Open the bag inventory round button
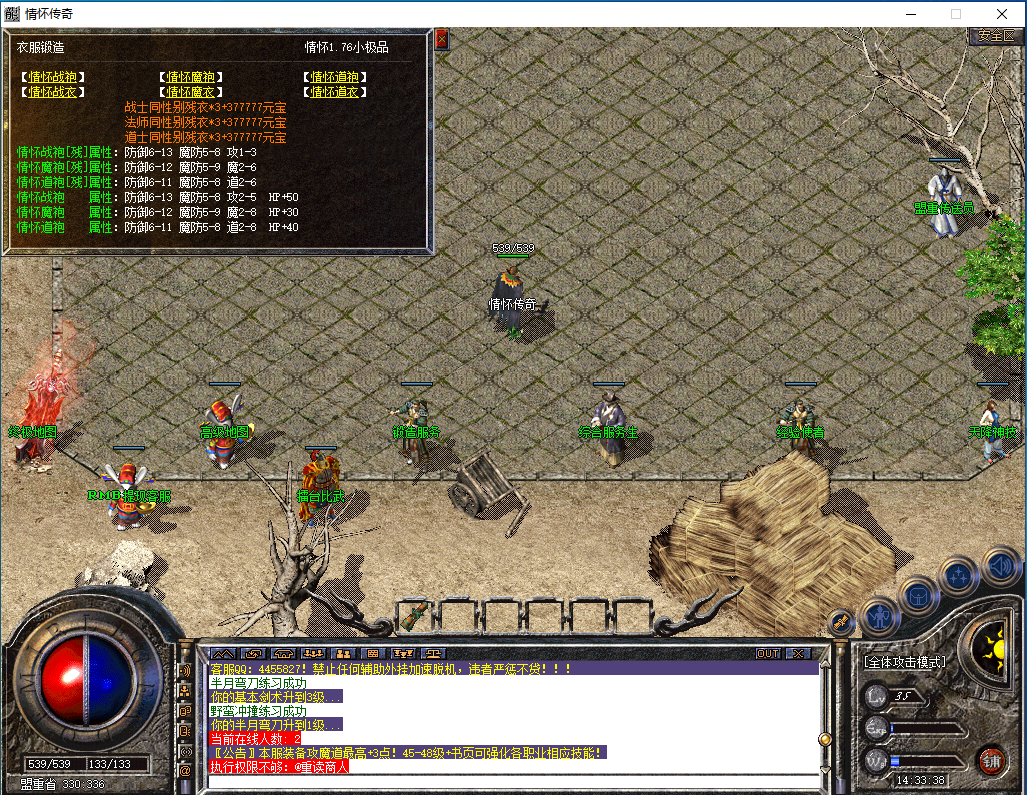Screen dimensions: 1027x795 pyautogui.click(x=919, y=594)
